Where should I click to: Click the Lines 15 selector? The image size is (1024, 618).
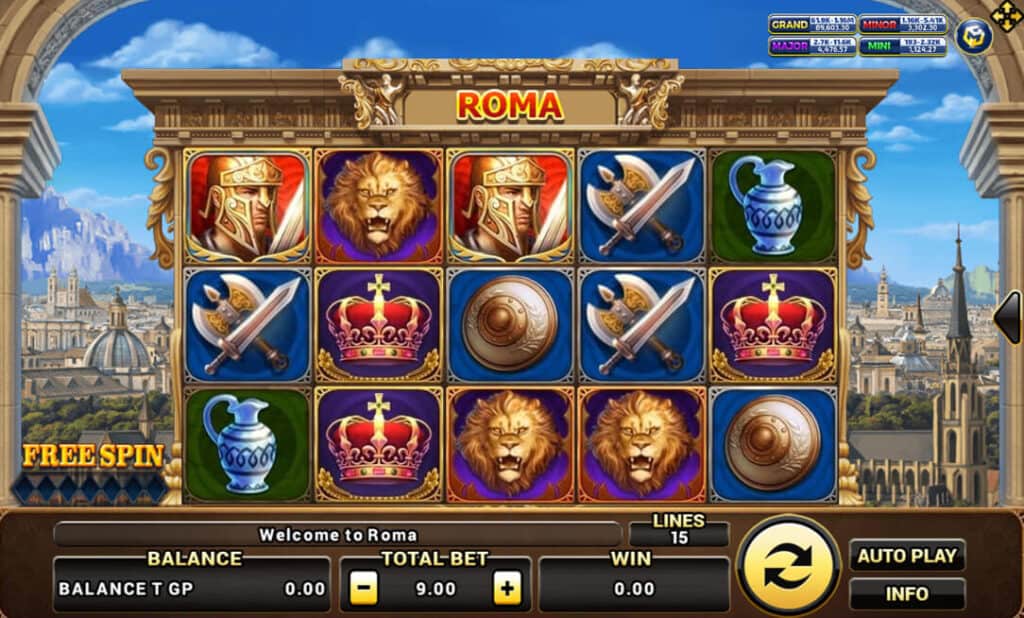point(678,529)
